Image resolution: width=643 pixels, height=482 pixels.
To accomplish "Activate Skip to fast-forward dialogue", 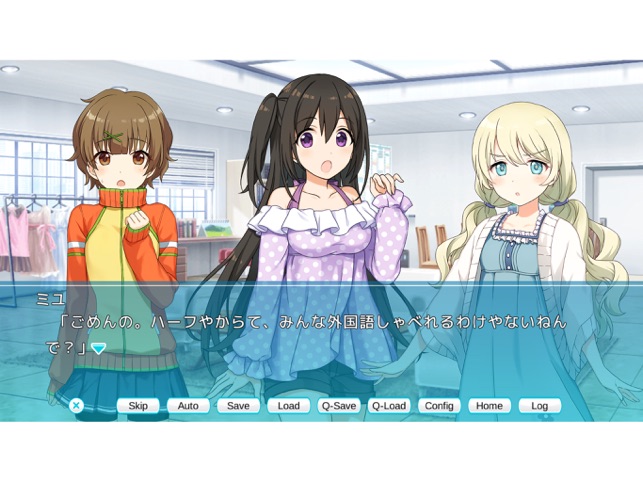I will [x=138, y=406].
